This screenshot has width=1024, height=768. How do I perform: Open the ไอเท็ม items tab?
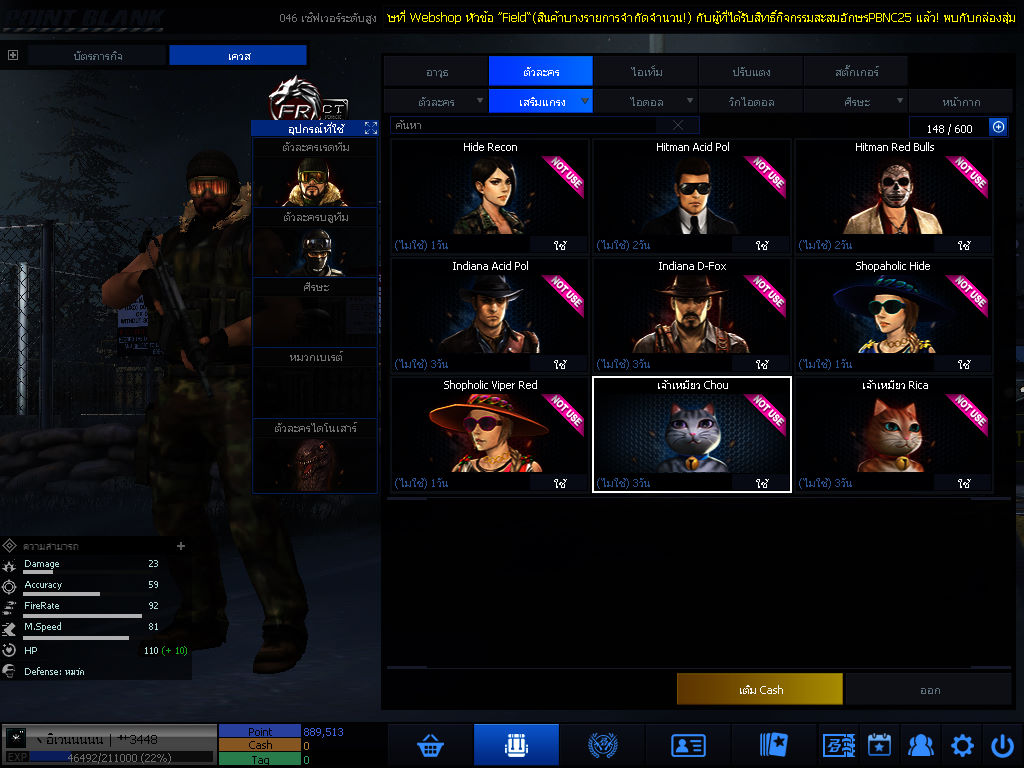646,71
